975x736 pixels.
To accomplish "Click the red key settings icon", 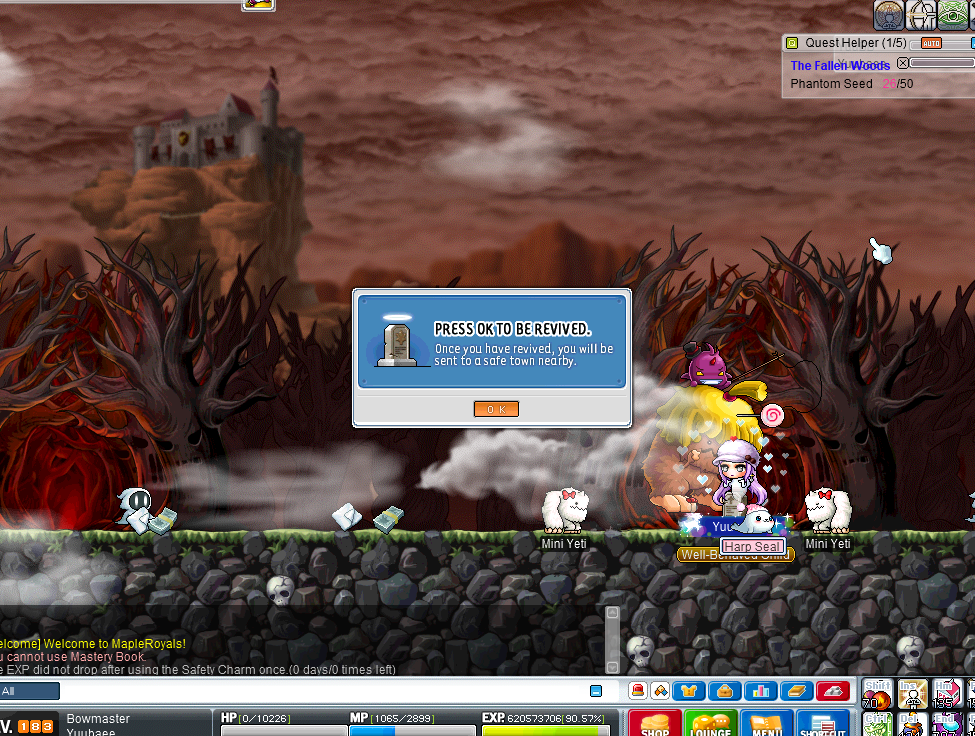I will (833, 691).
